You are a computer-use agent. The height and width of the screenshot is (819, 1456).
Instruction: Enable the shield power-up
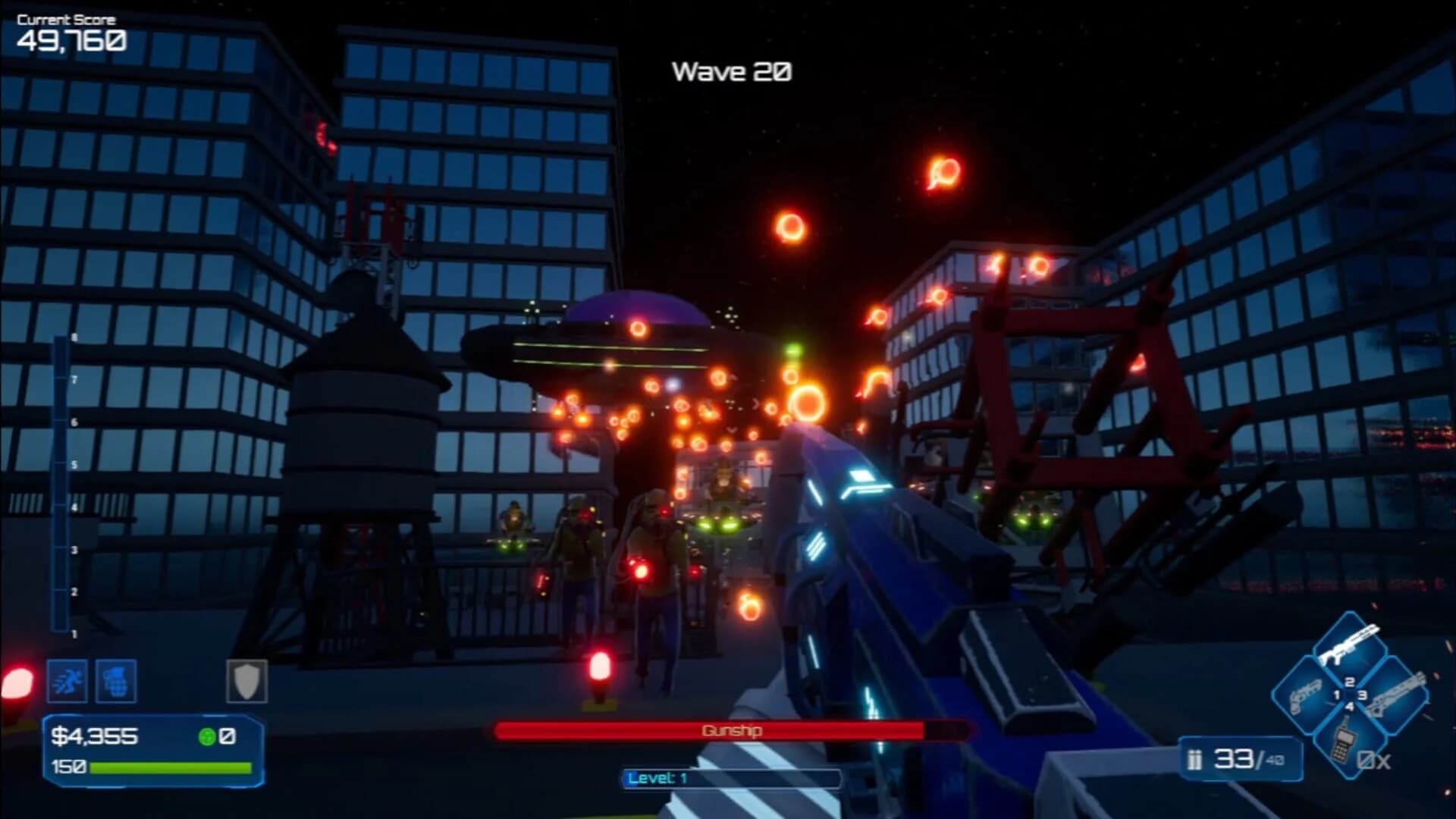[247, 681]
